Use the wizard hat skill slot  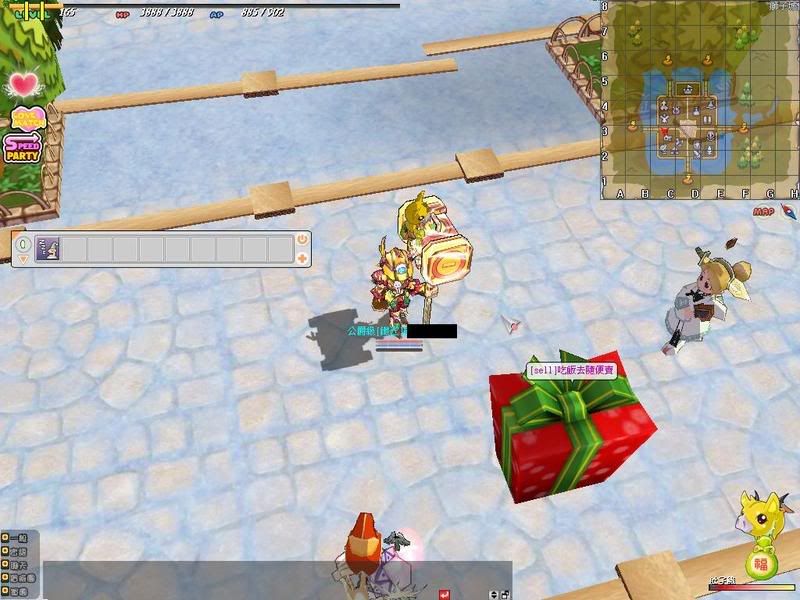click(x=47, y=249)
